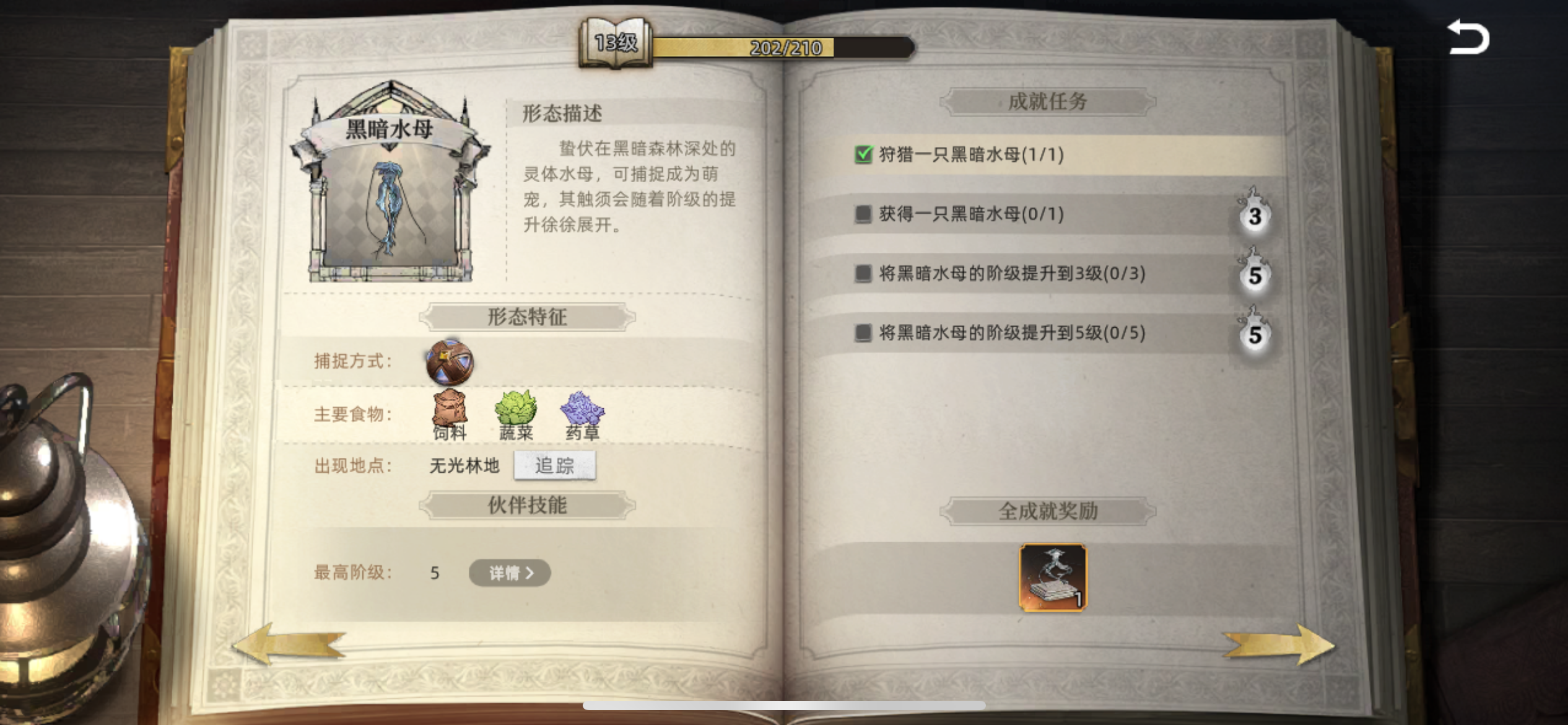Open the 伙伴技能 section header

click(527, 504)
